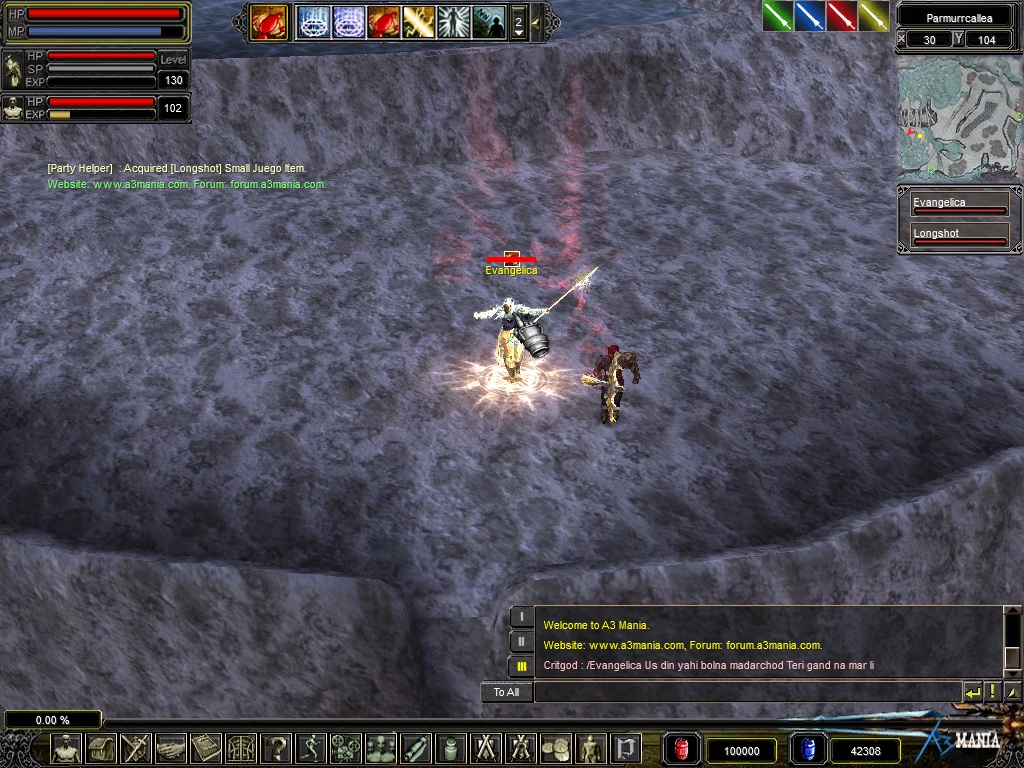The height and width of the screenshot is (768, 1024).
Task: Activate the yellow sword icon
Action: 873,16
